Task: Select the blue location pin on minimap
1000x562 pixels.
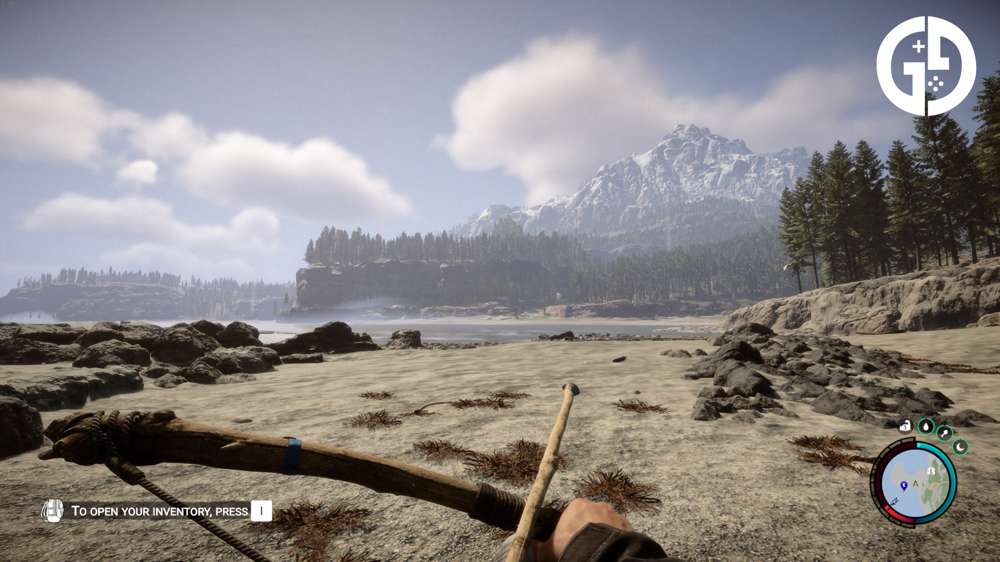Action: point(904,484)
